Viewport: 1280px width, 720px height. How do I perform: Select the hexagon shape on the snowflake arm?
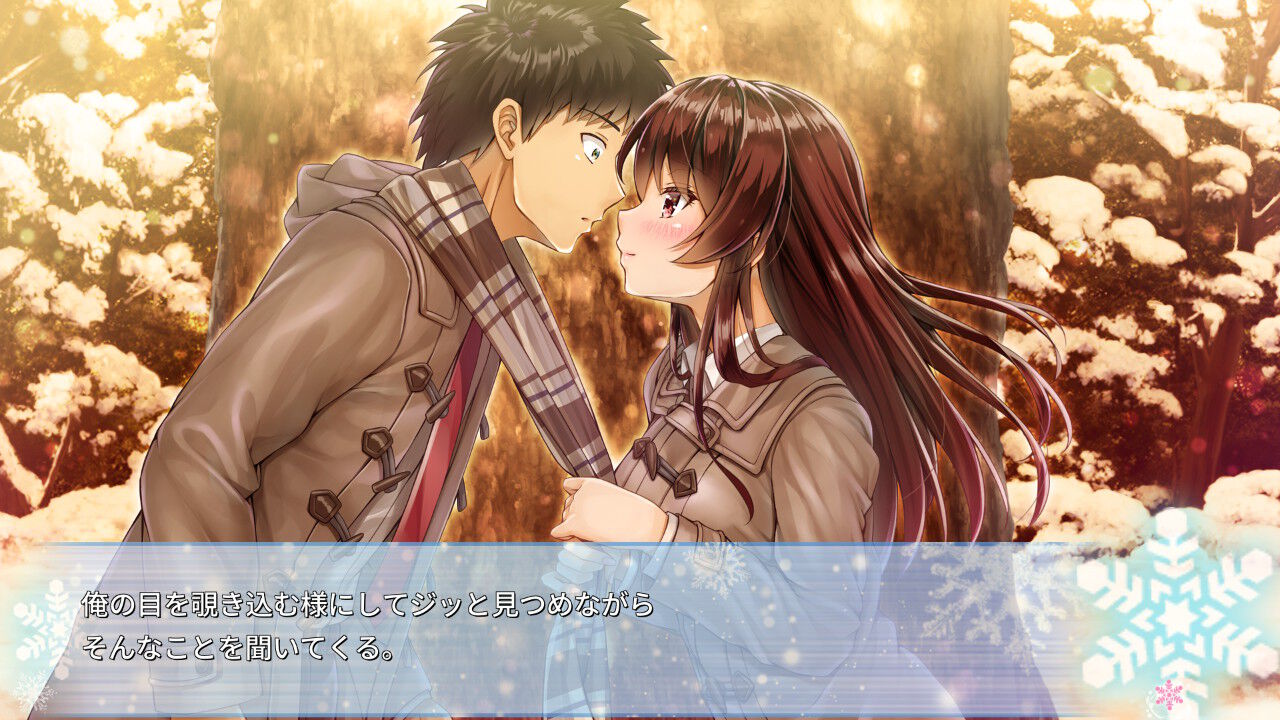click(x=1255, y=562)
